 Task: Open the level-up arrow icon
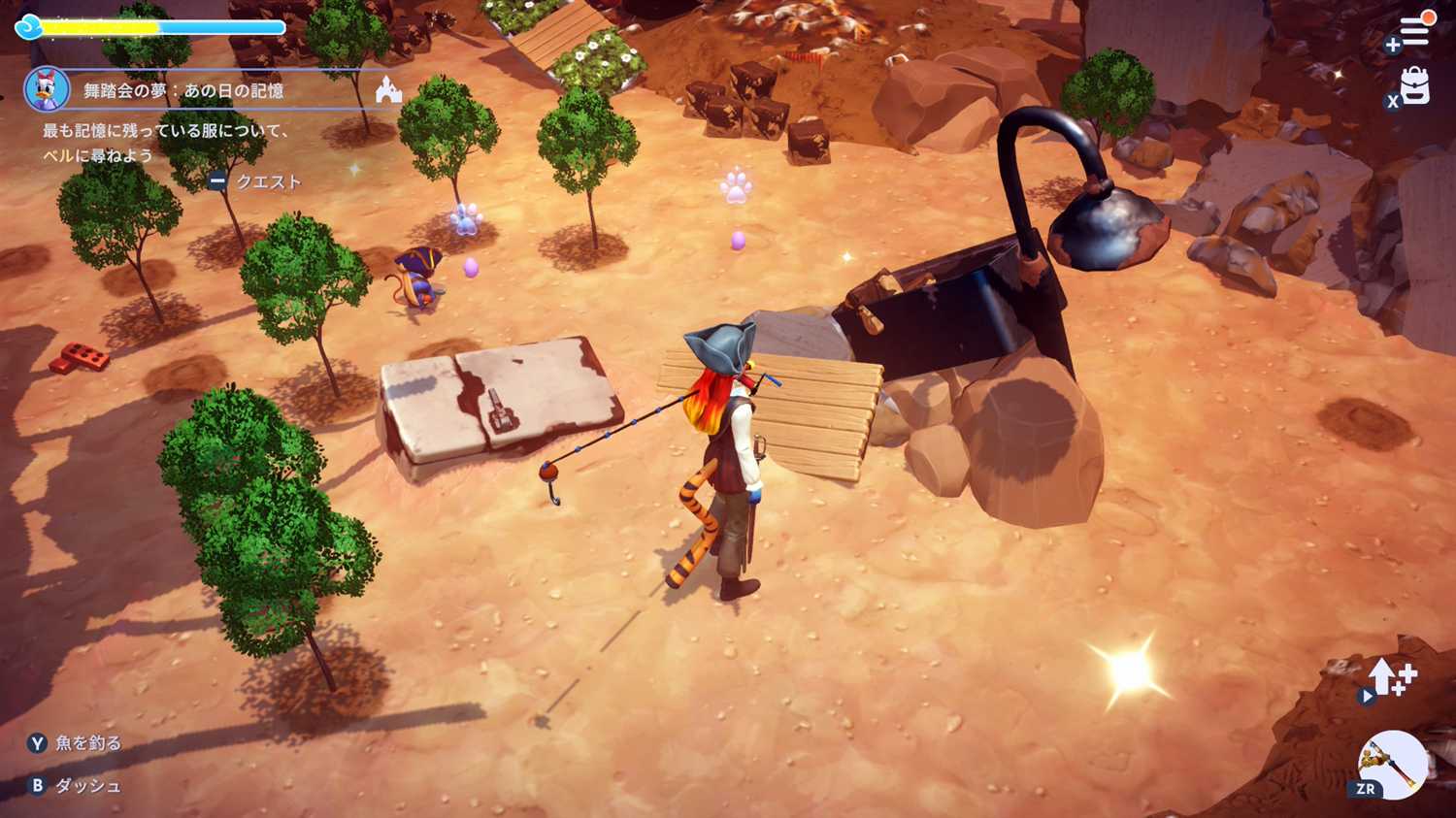(1391, 676)
